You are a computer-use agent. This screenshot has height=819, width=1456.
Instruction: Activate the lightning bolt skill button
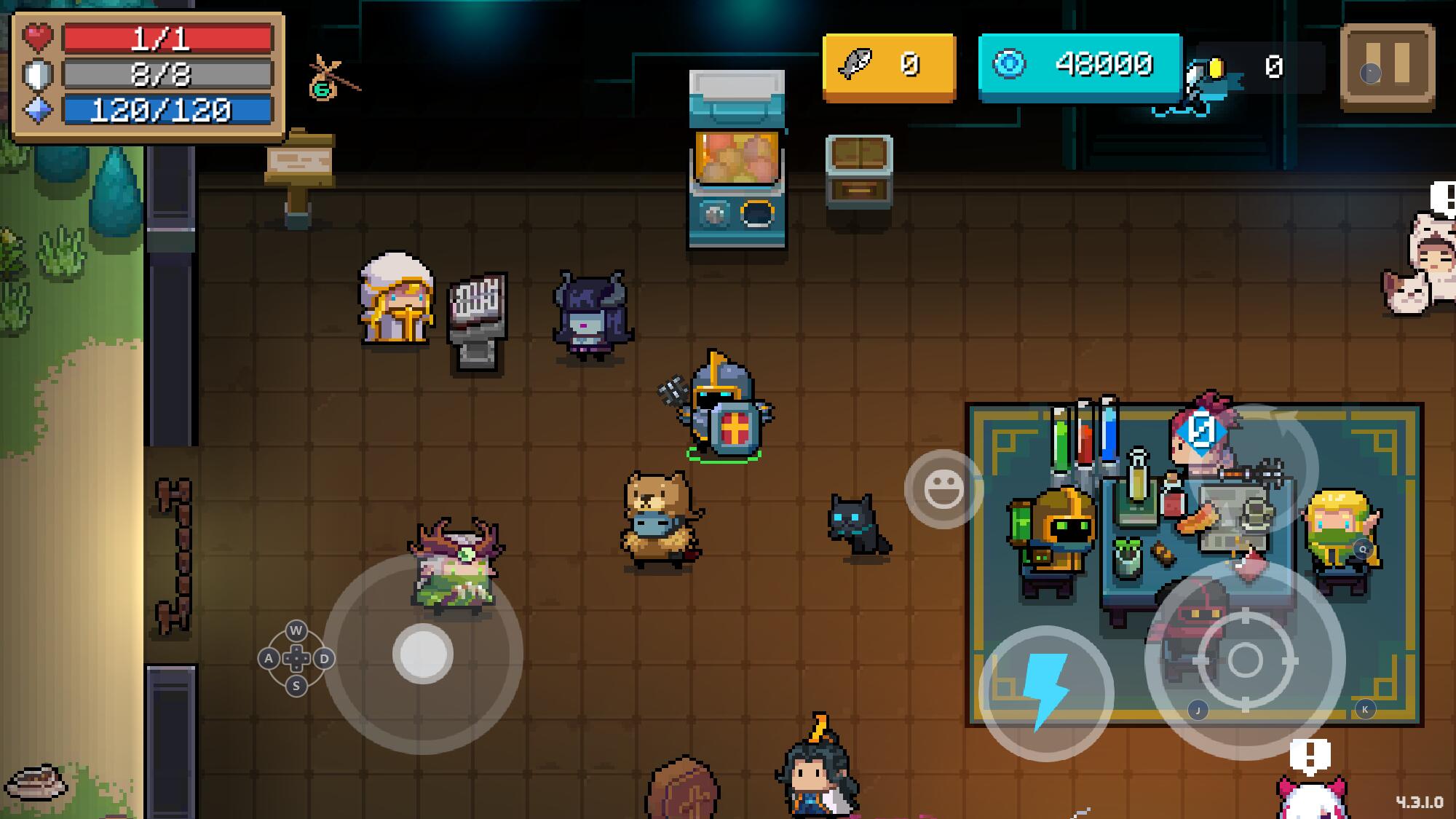(x=1046, y=692)
